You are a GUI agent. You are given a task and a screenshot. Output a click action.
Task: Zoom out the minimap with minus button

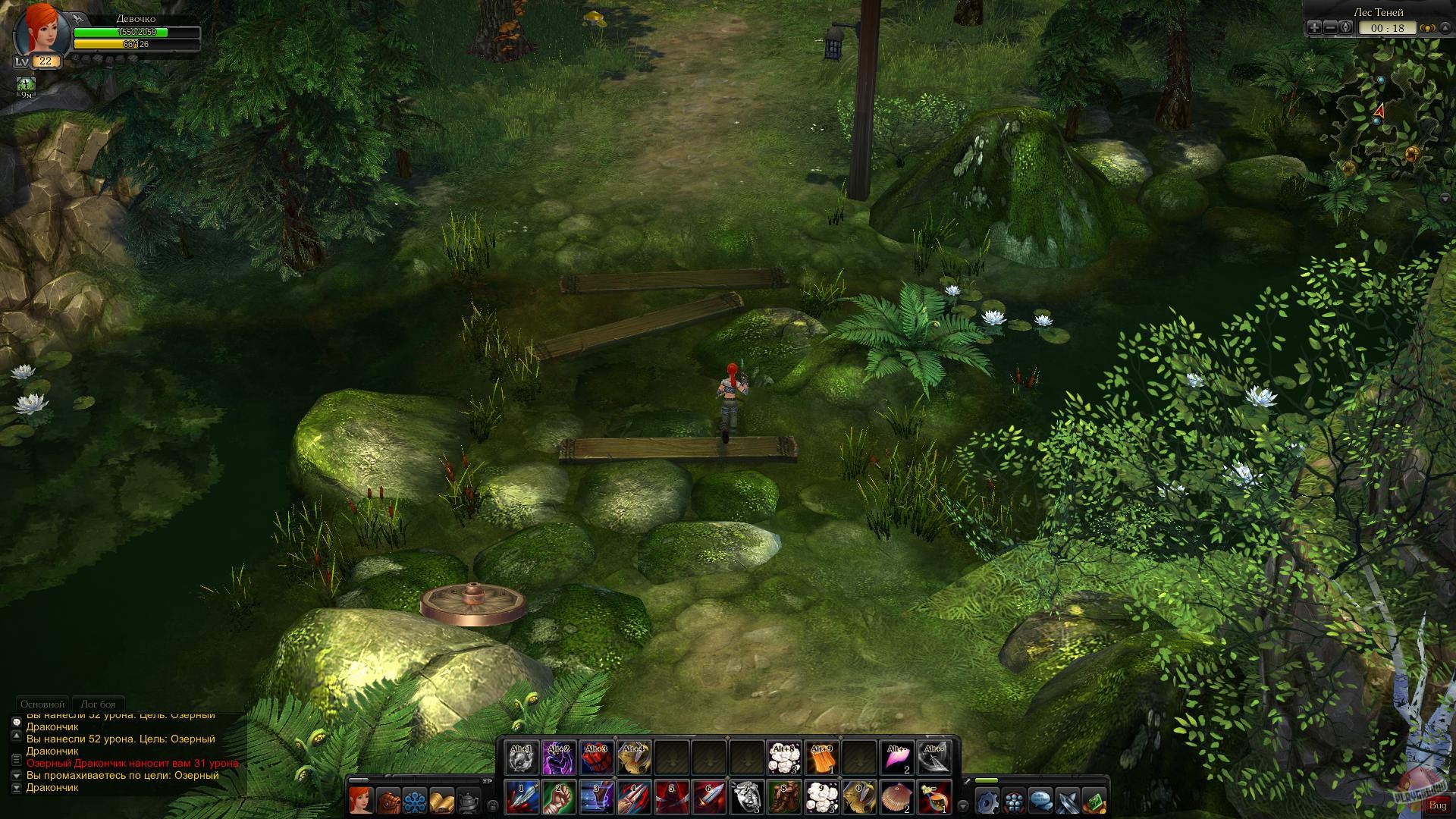tap(1330, 28)
